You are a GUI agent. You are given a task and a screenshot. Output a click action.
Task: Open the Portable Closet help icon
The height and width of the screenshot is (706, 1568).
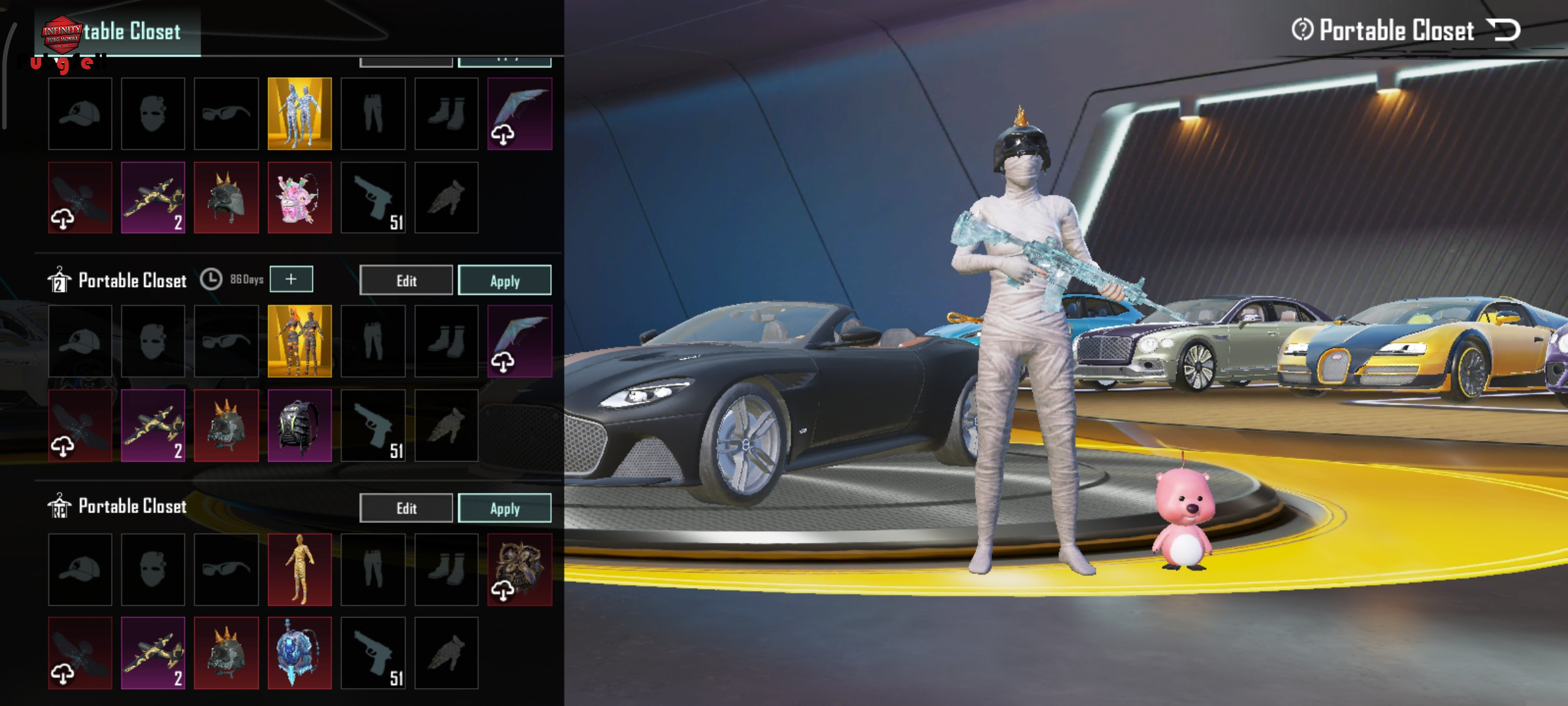coord(1302,29)
